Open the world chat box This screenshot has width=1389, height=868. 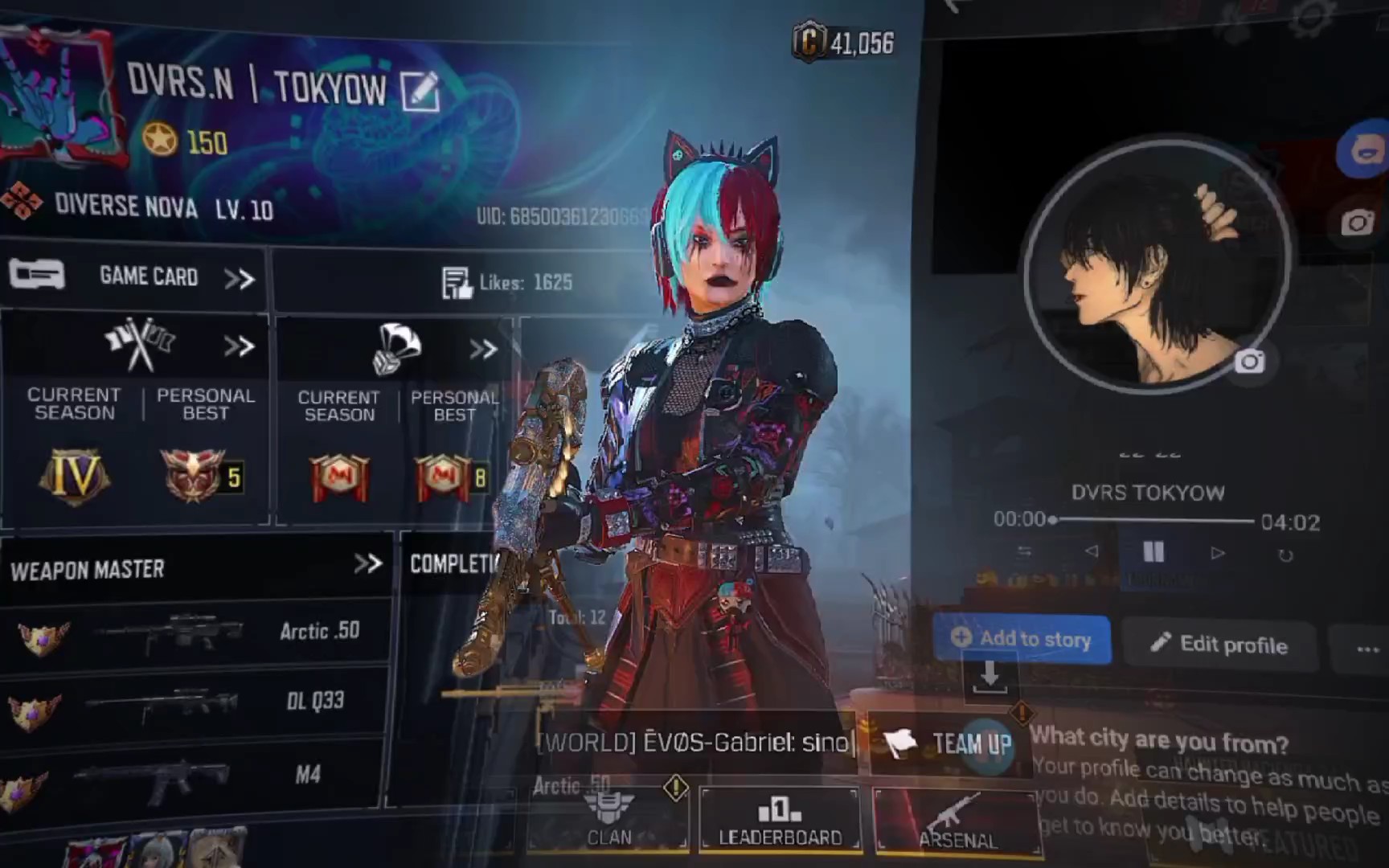tap(695, 742)
